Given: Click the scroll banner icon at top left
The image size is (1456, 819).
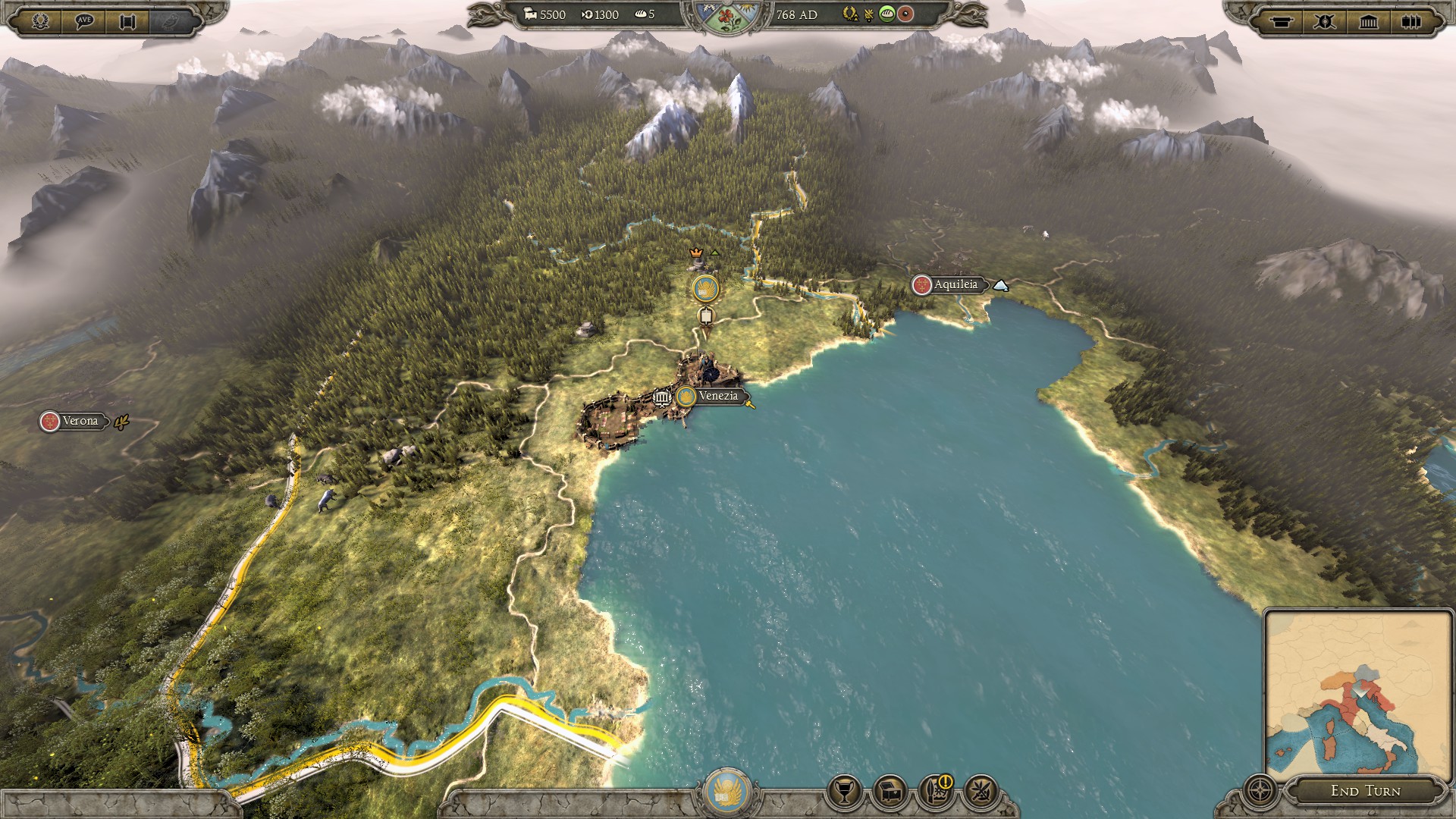Looking at the screenshot, I should 127,20.
